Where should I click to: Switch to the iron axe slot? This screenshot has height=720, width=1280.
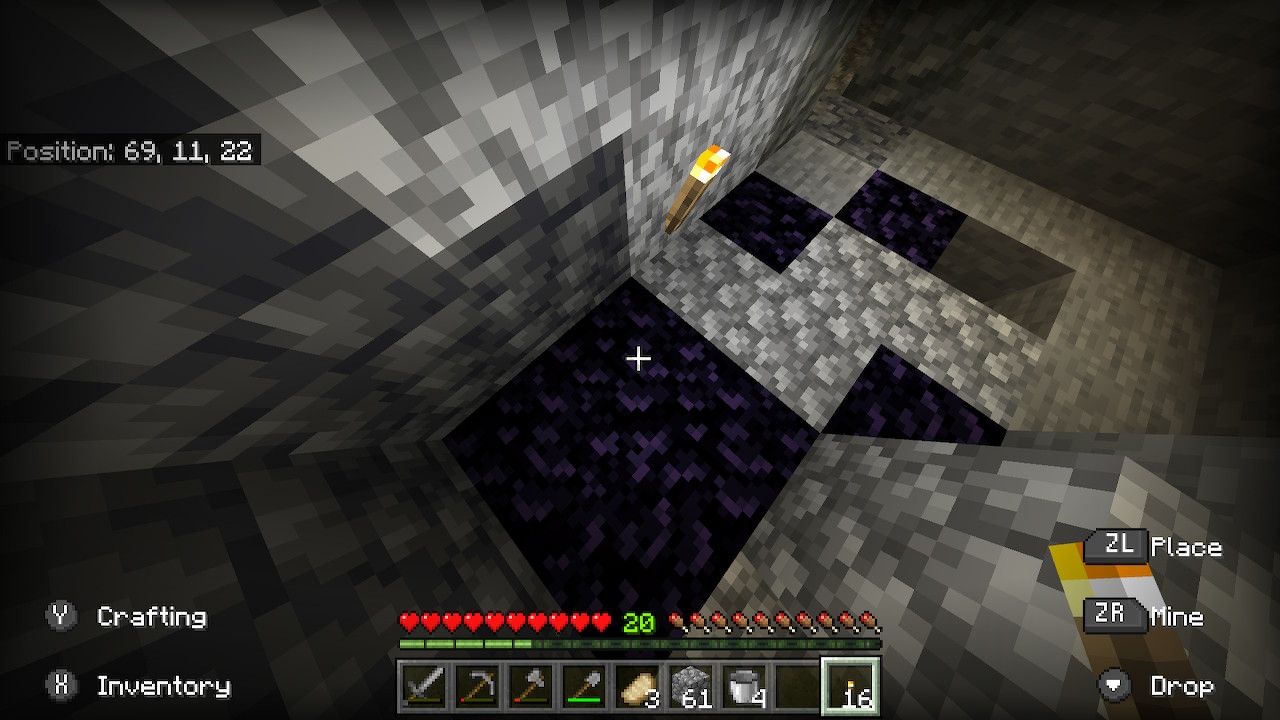530,687
